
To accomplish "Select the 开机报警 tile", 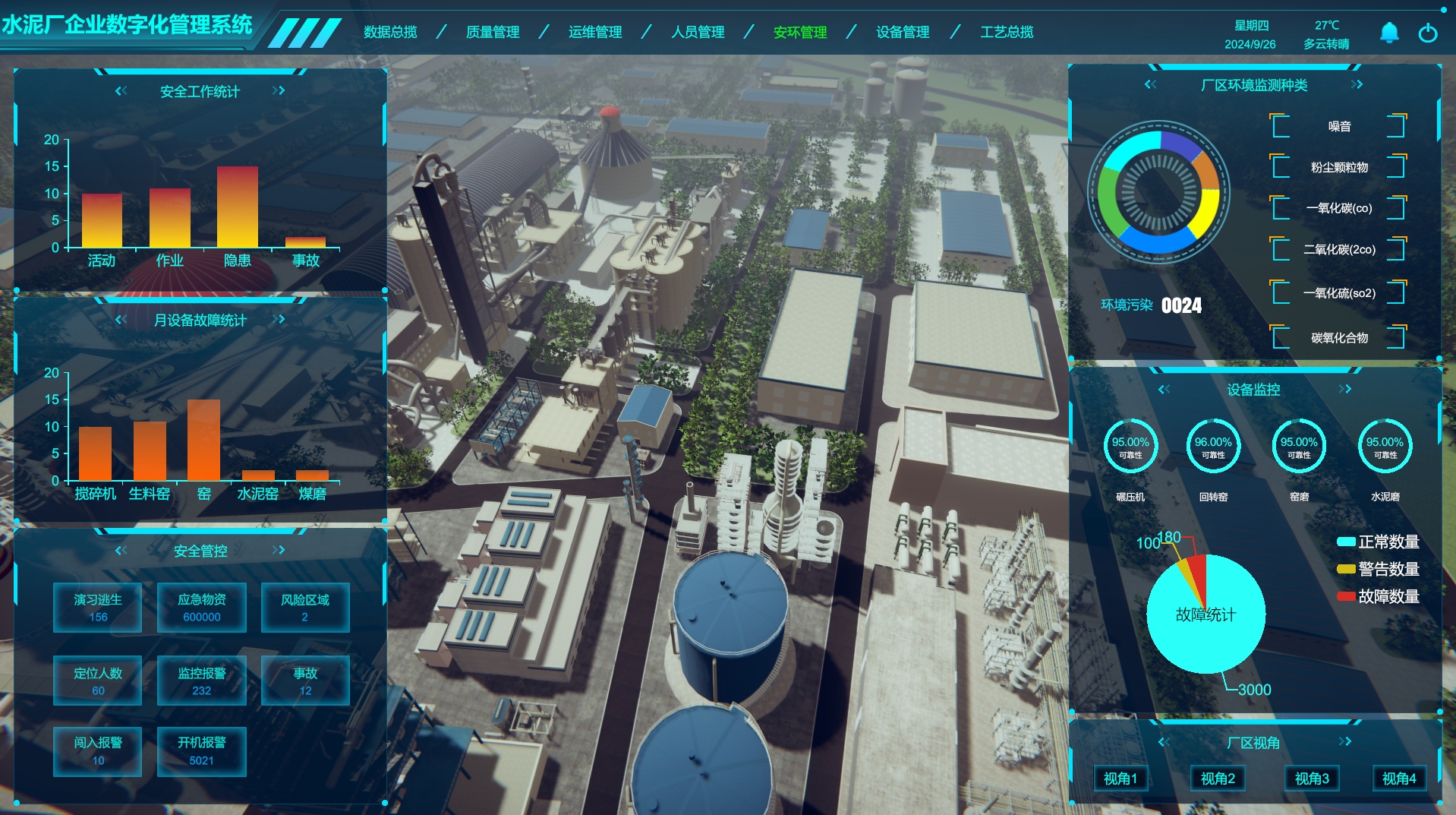I will [x=202, y=750].
